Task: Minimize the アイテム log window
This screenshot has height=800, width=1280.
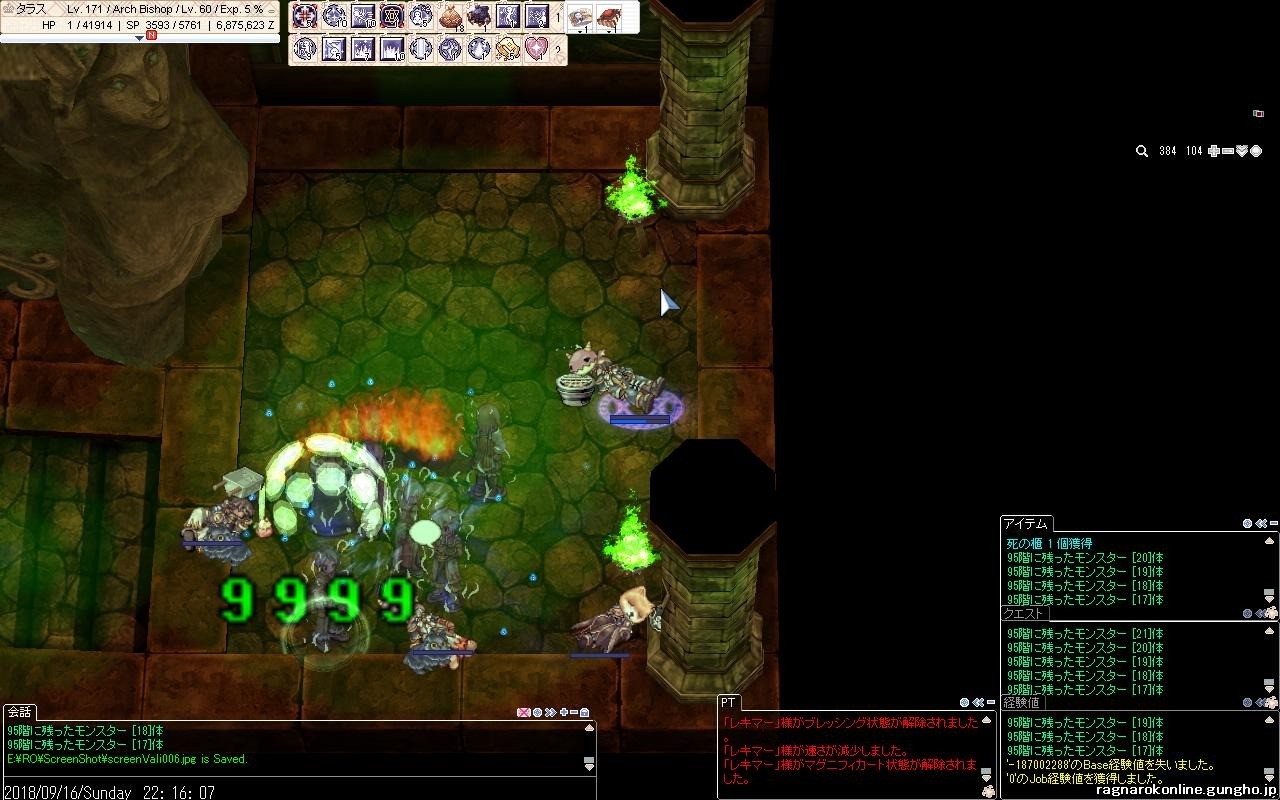Action: (x=1271, y=523)
